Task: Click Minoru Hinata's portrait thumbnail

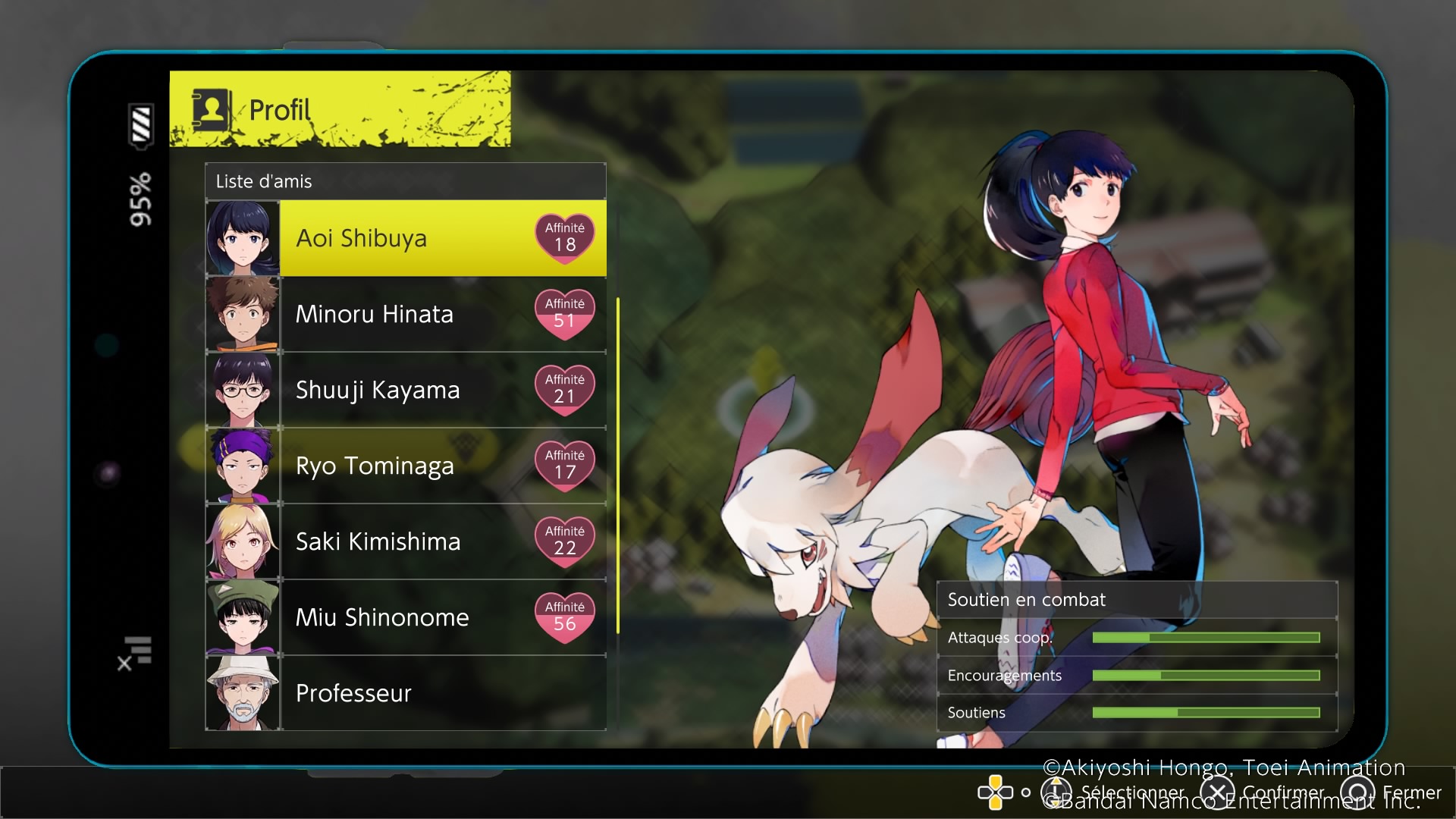Action: [243, 314]
